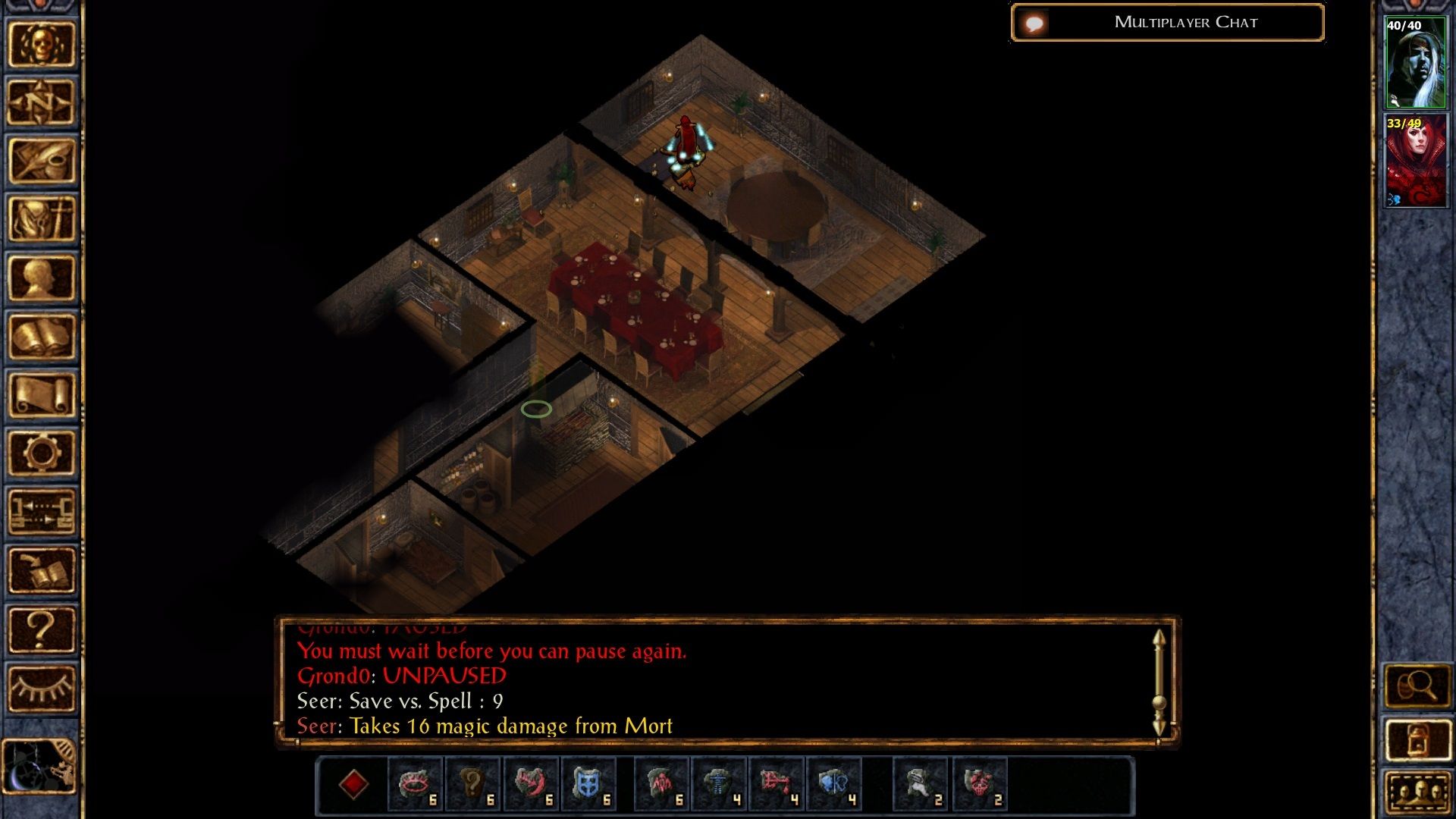Click the magnifying glass highlight button
The image size is (1456, 819).
coord(1416,687)
